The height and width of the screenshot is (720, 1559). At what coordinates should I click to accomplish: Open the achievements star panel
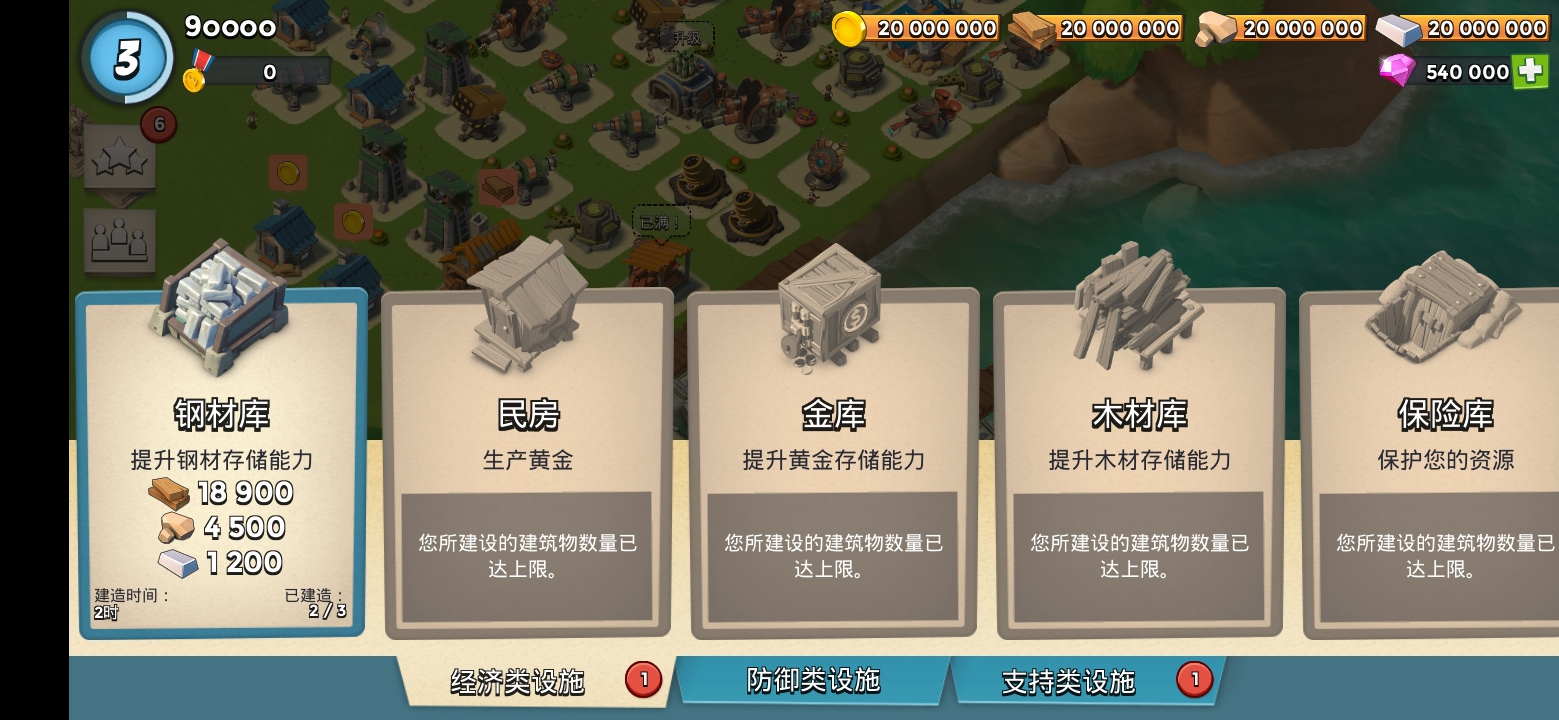click(x=121, y=158)
